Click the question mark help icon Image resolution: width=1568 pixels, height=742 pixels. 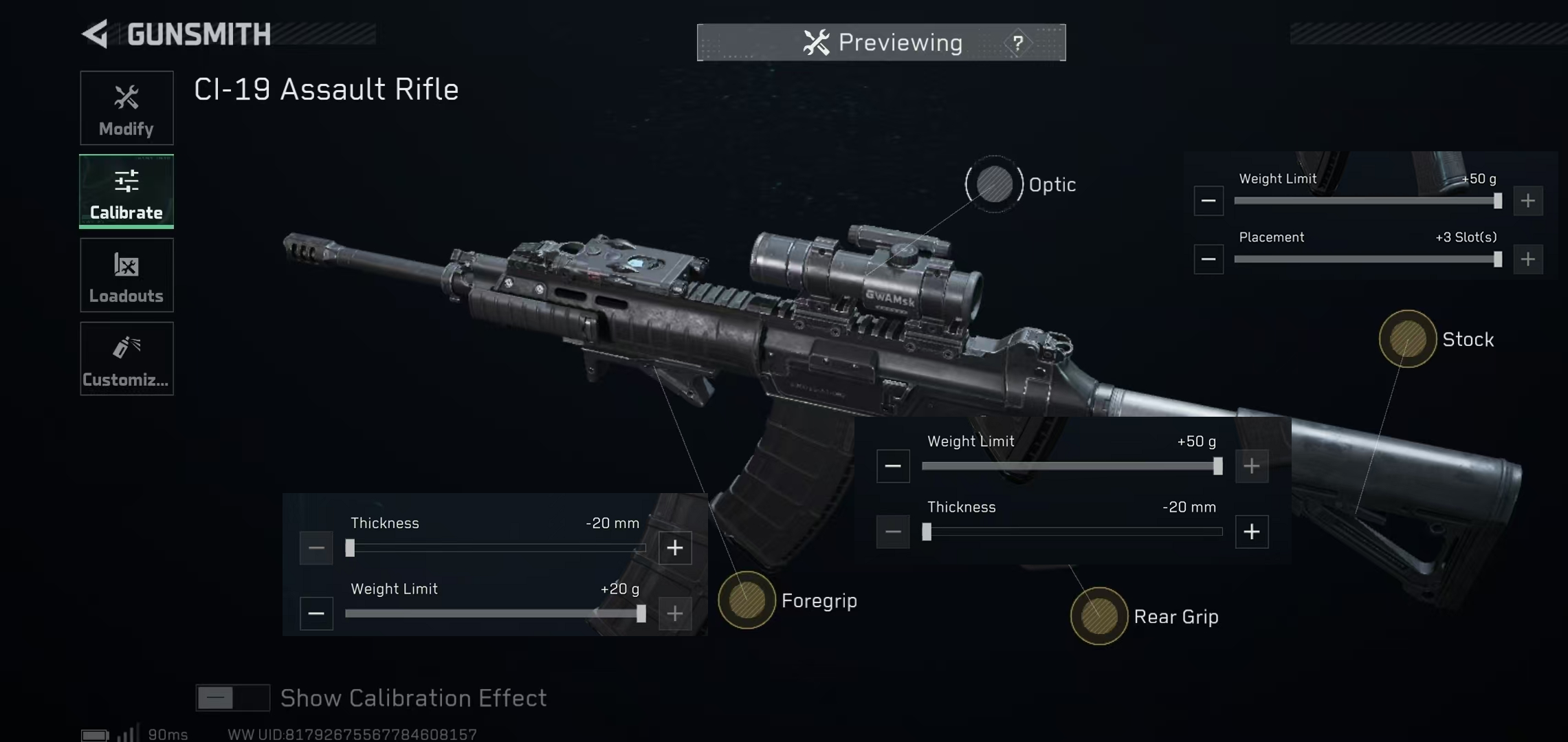[x=1018, y=43]
